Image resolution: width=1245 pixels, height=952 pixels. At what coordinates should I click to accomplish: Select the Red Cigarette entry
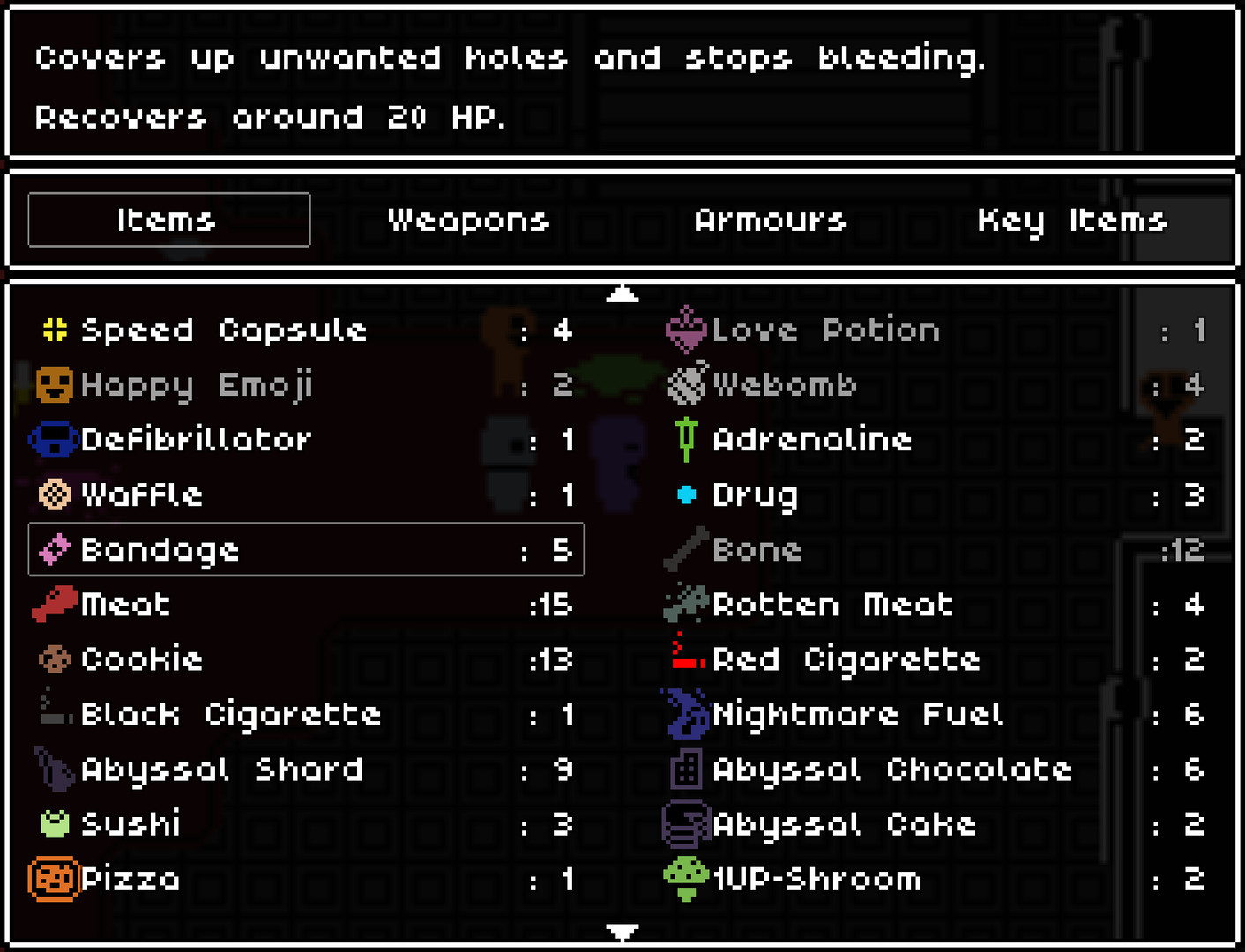coord(845,659)
